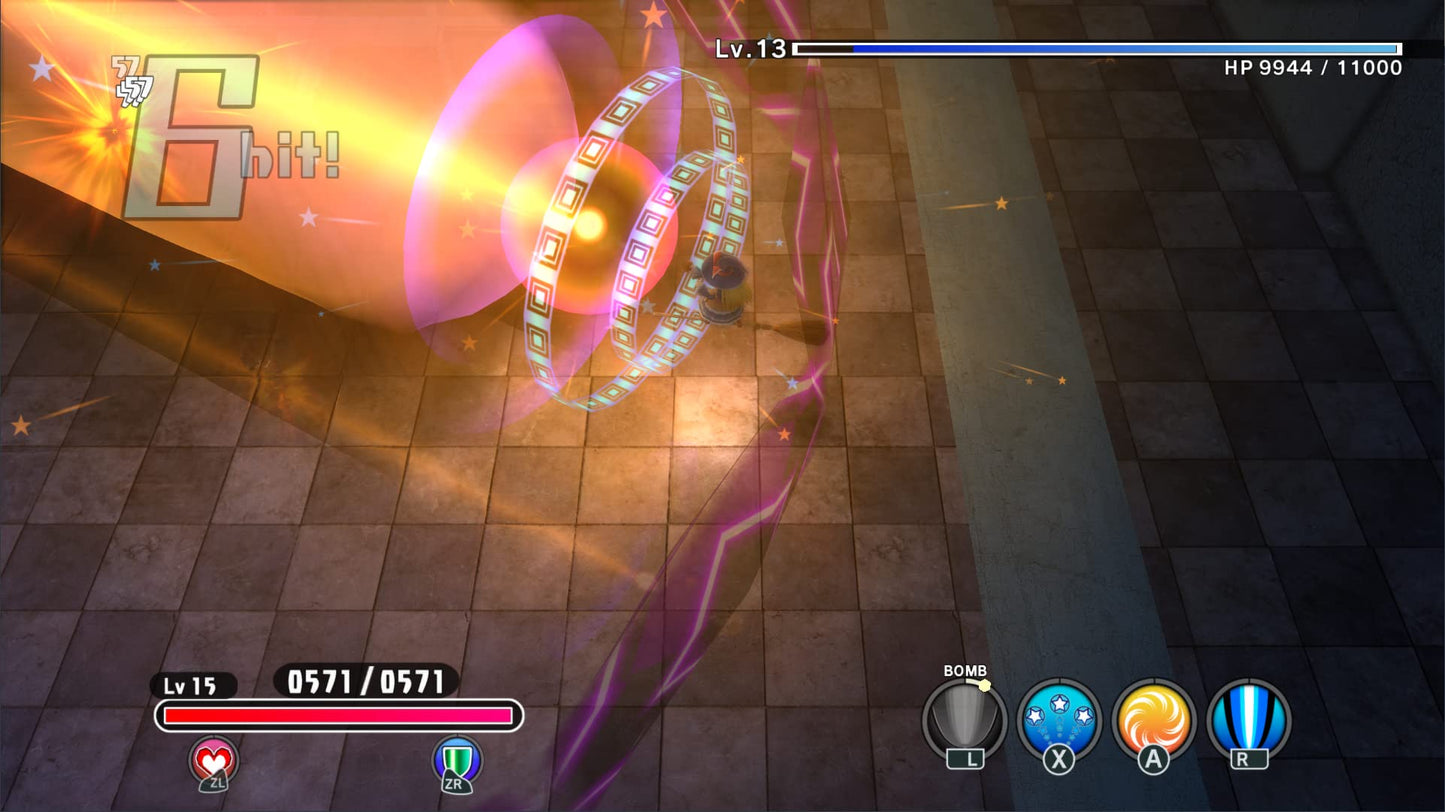Screen dimensions: 1445x812
Task: Select the HP 9944 / 11000 readout
Action: tap(1312, 69)
